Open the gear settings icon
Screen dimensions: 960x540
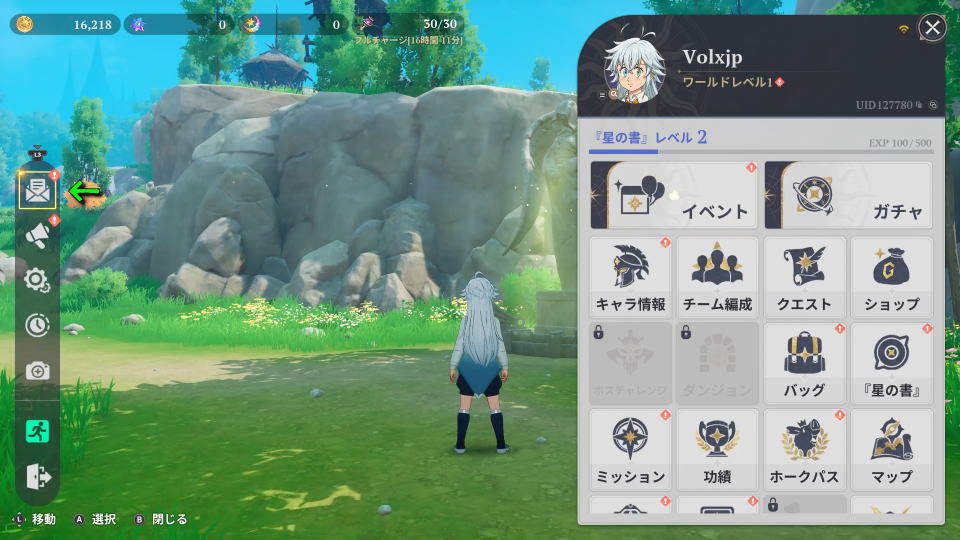coord(37,280)
